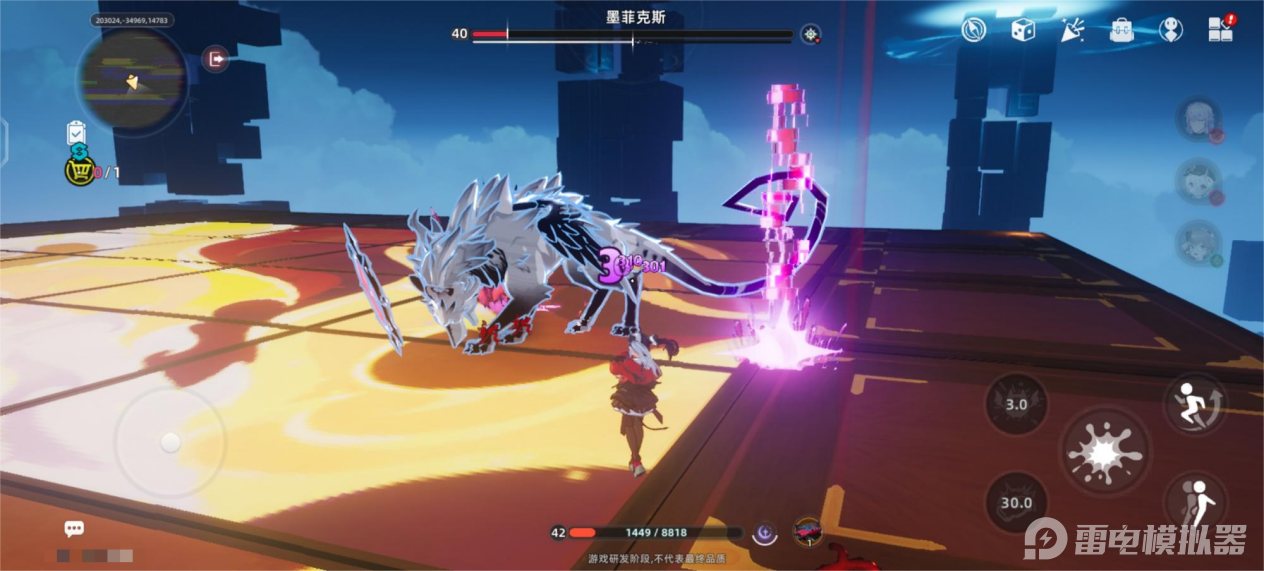Open the character figure icon menu
The height and width of the screenshot is (571, 1264).
1171,29
